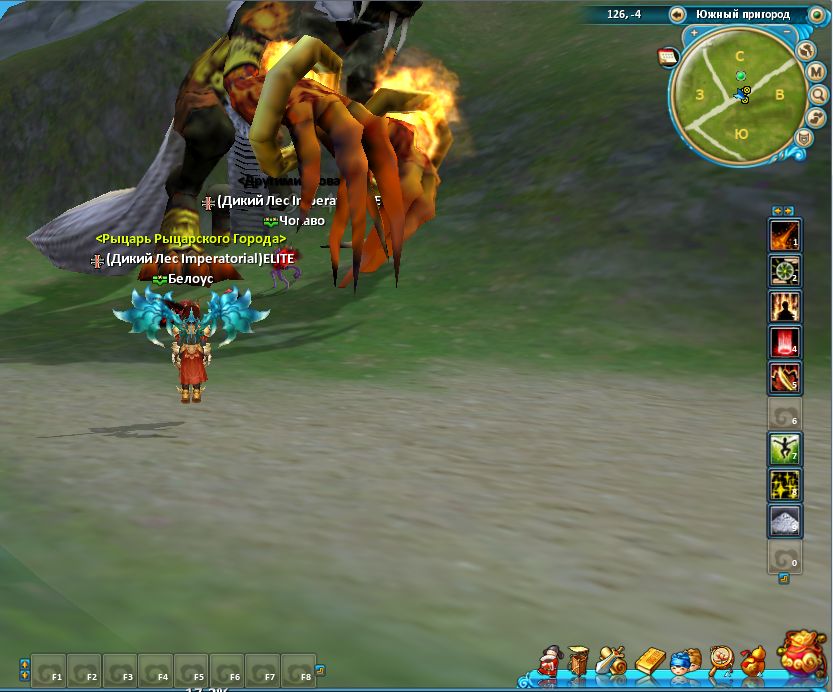Image resolution: width=833 pixels, height=692 pixels.
Task: Cast the red pillar skill in slot 4
Action: click(783, 342)
